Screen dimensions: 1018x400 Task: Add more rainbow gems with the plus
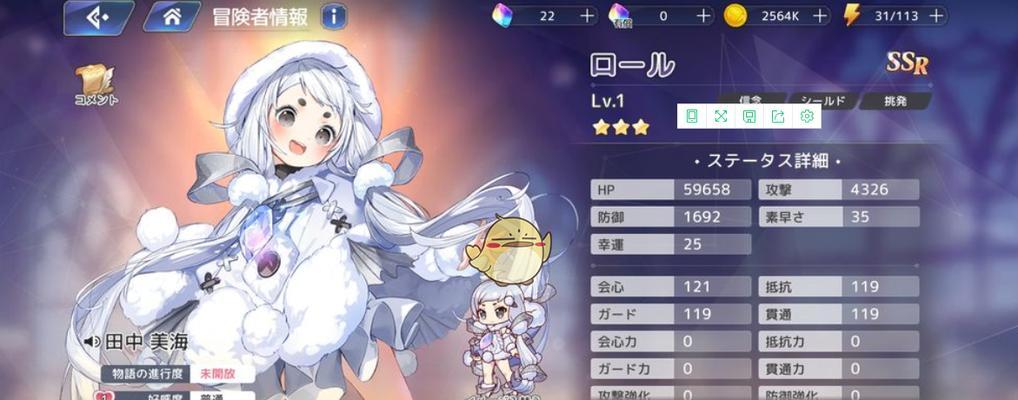tap(585, 16)
